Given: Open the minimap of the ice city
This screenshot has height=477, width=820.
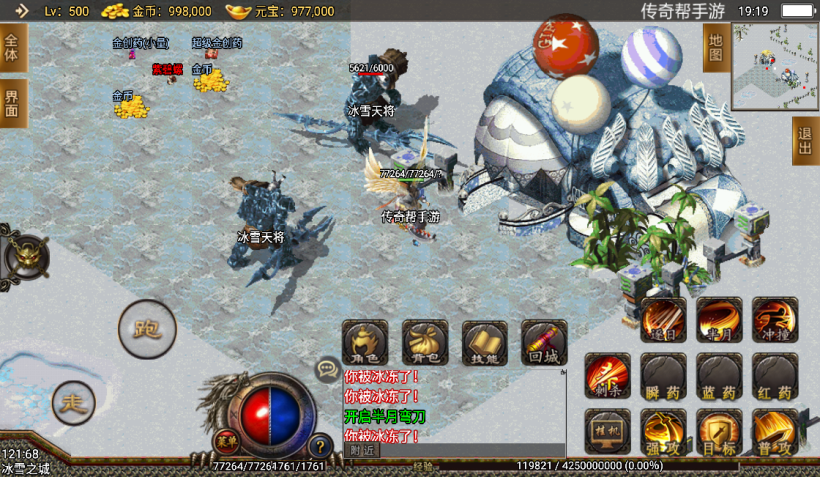Looking at the screenshot, I should click(x=774, y=67).
